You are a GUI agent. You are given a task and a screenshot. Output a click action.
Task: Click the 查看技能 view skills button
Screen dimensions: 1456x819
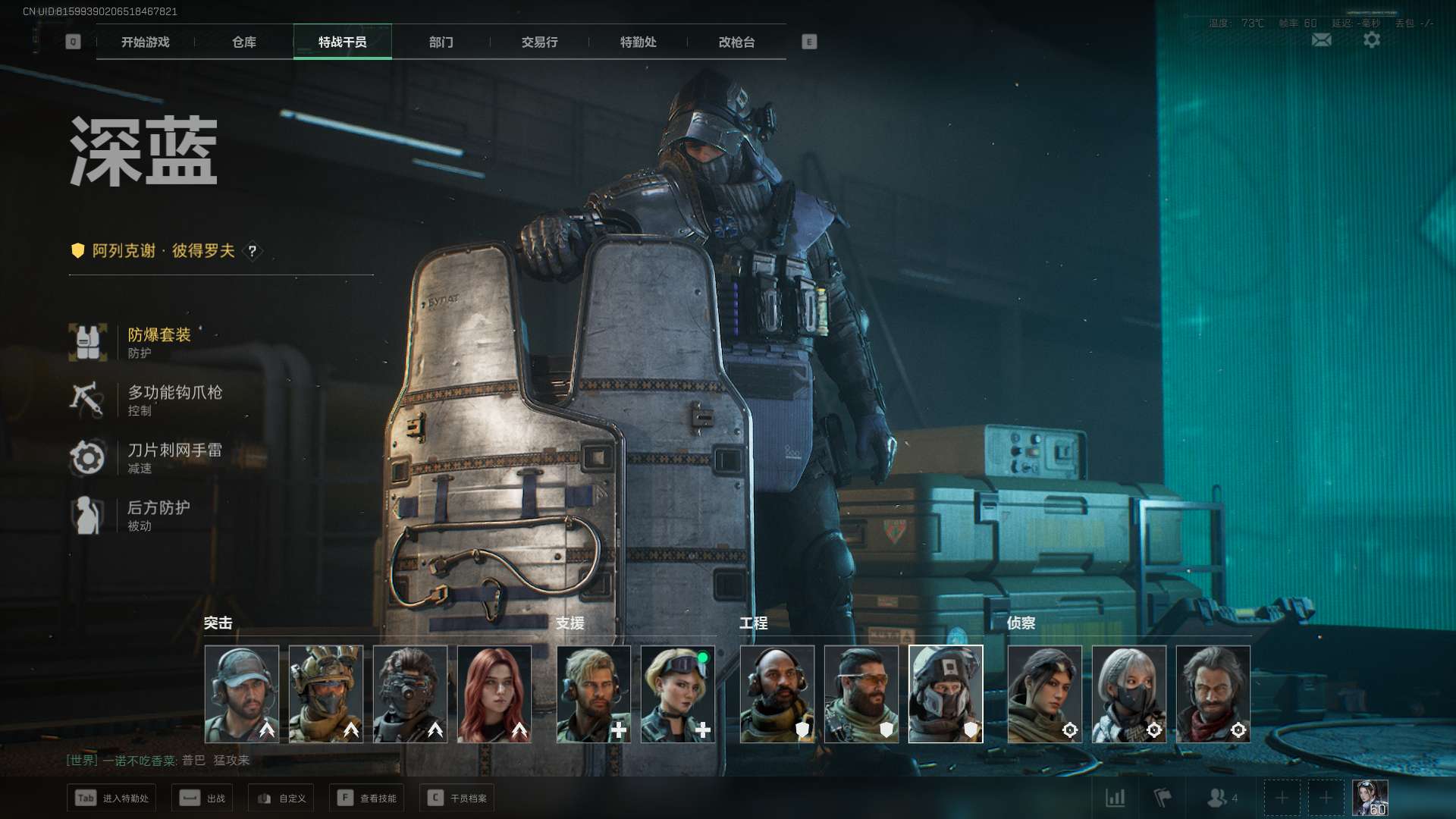point(367,799)
